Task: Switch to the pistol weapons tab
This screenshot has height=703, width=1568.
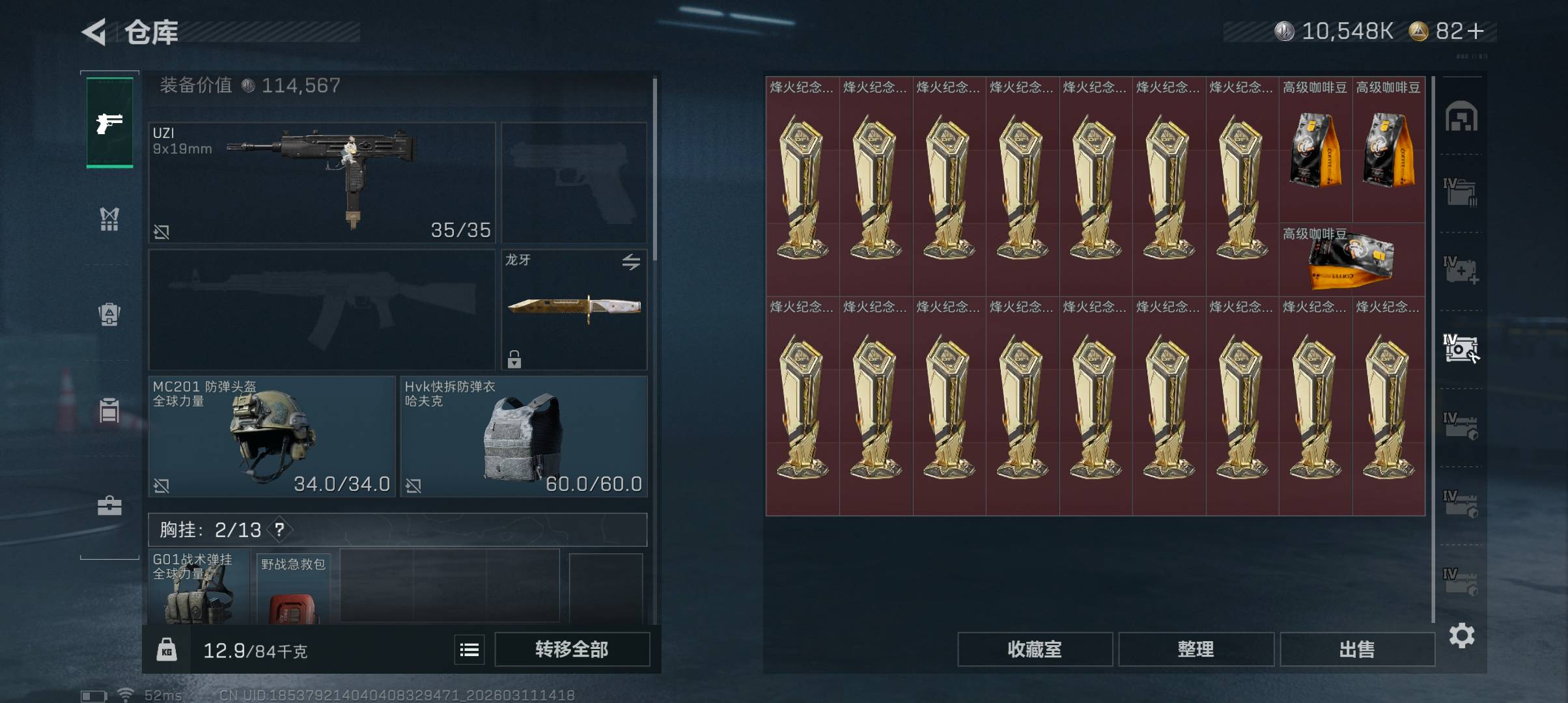Action: (109, 122)
